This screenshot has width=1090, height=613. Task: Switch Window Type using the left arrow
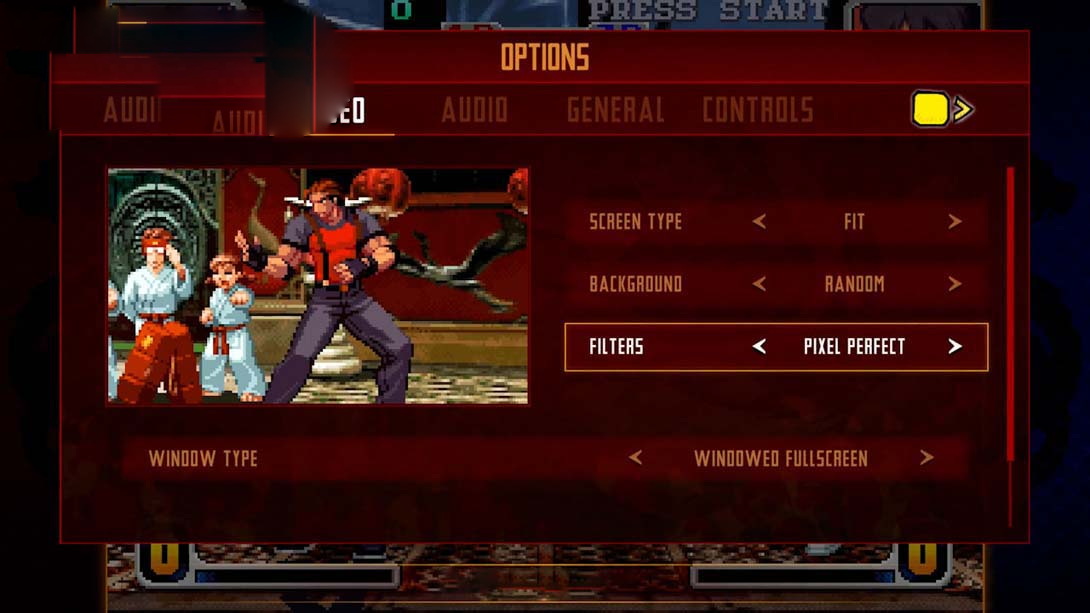click(x=635, y=459)
